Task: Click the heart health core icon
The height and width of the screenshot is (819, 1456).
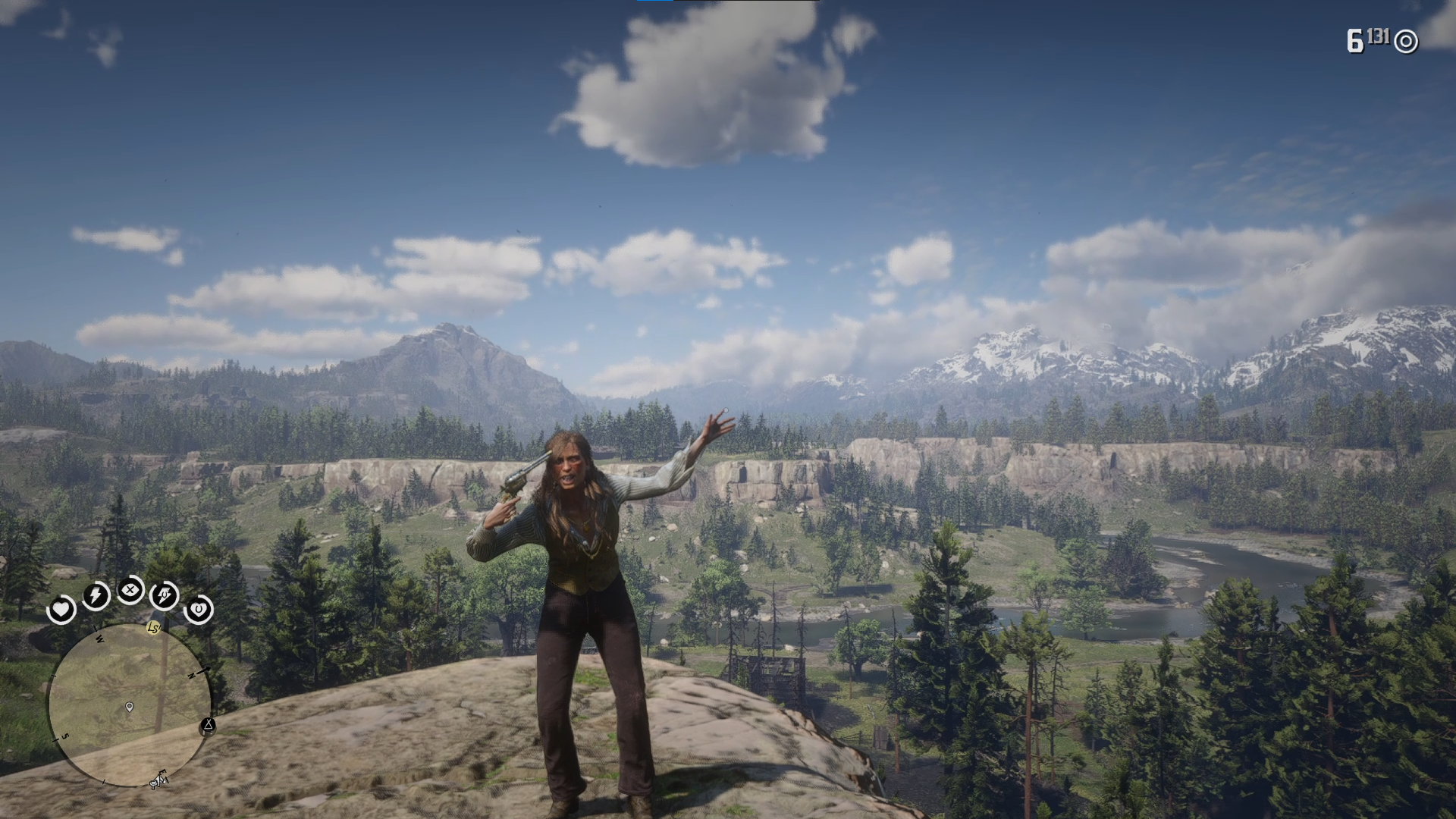Action: click(x=61, y=609)
